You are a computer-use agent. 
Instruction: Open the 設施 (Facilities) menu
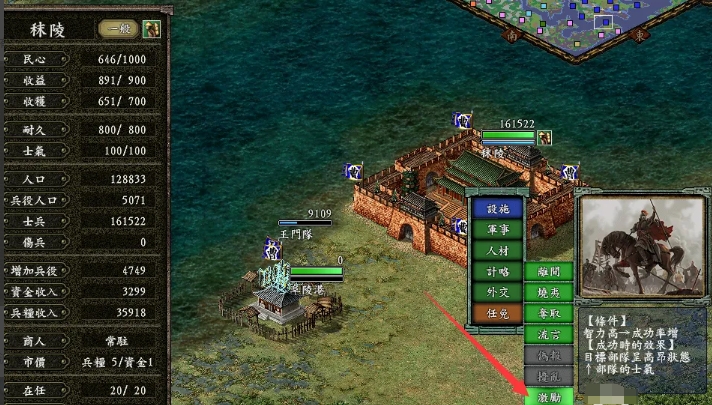click(x=498, y=209)
